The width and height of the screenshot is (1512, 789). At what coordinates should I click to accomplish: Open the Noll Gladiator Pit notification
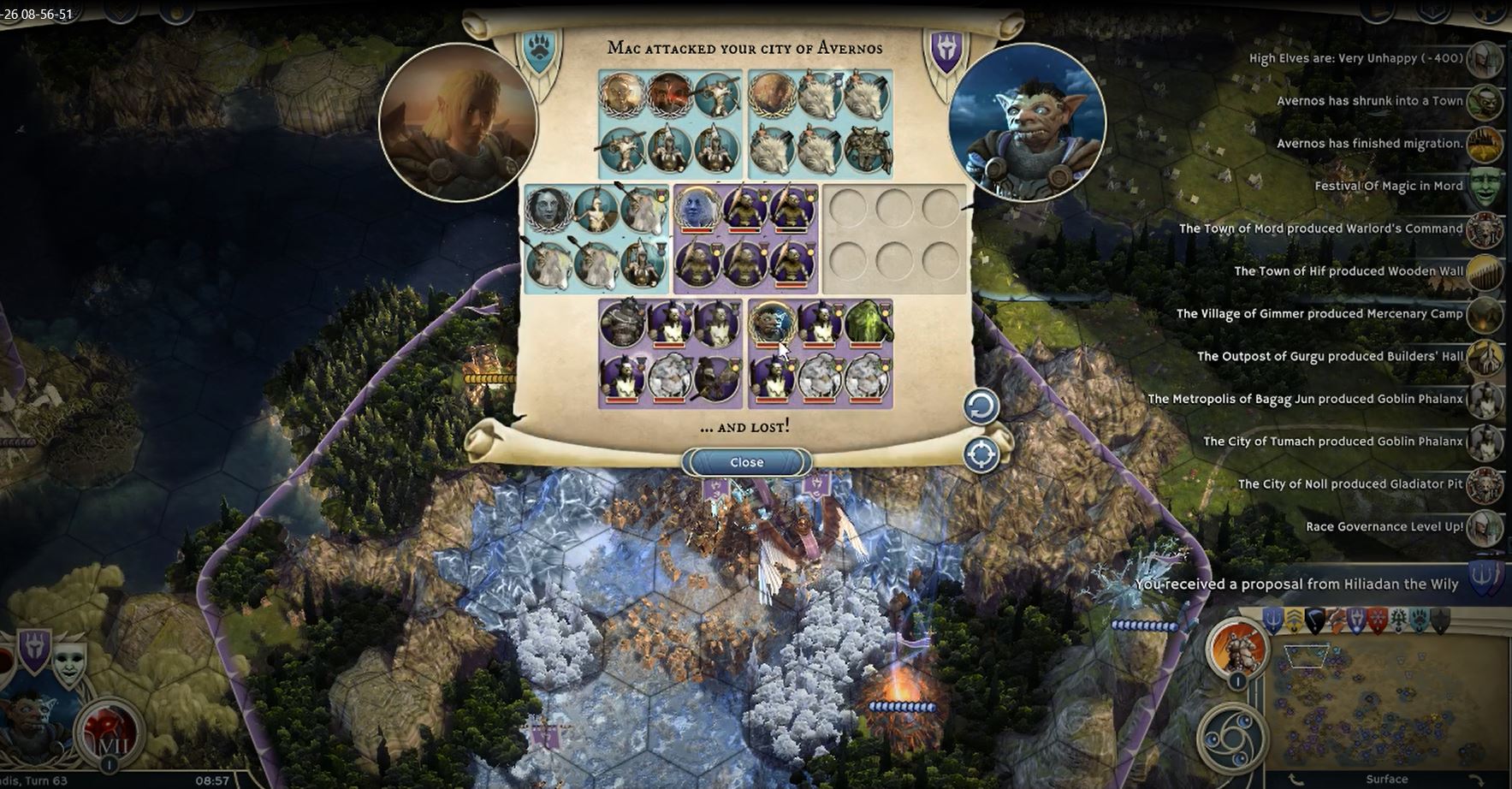pyautogui.click(x=1349, y=484)
